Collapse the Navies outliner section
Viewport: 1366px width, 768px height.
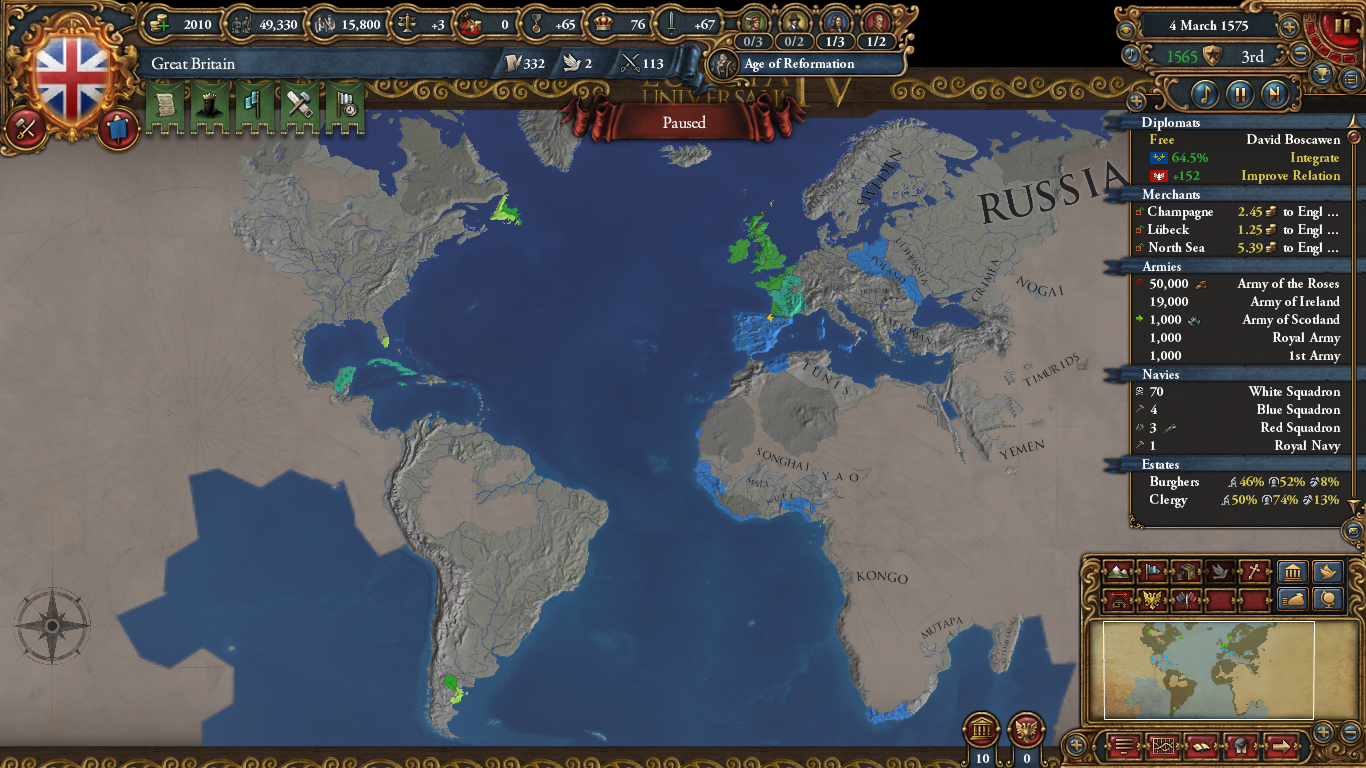(1160, 374)
